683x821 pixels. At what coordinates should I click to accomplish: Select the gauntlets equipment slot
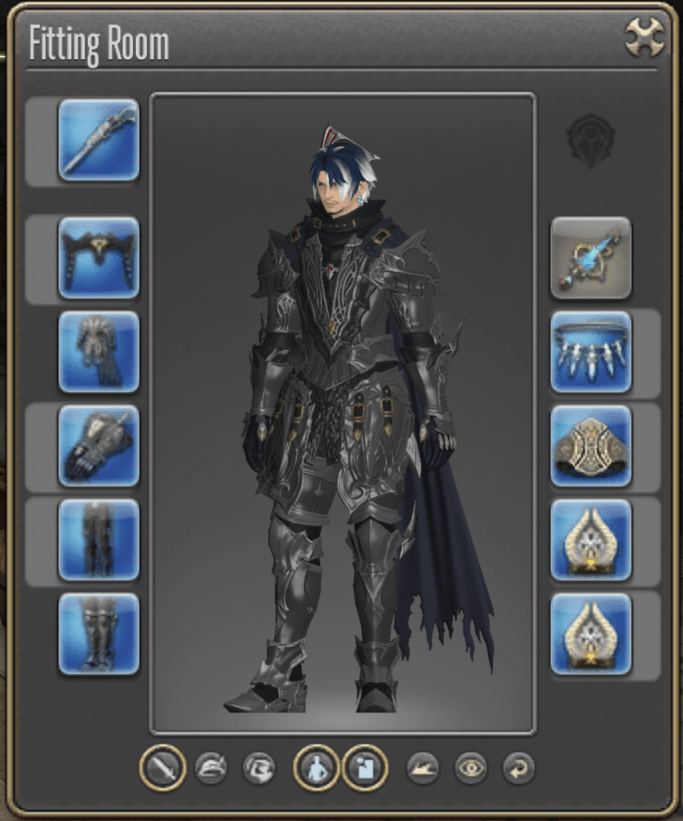(x=98, y=445)
